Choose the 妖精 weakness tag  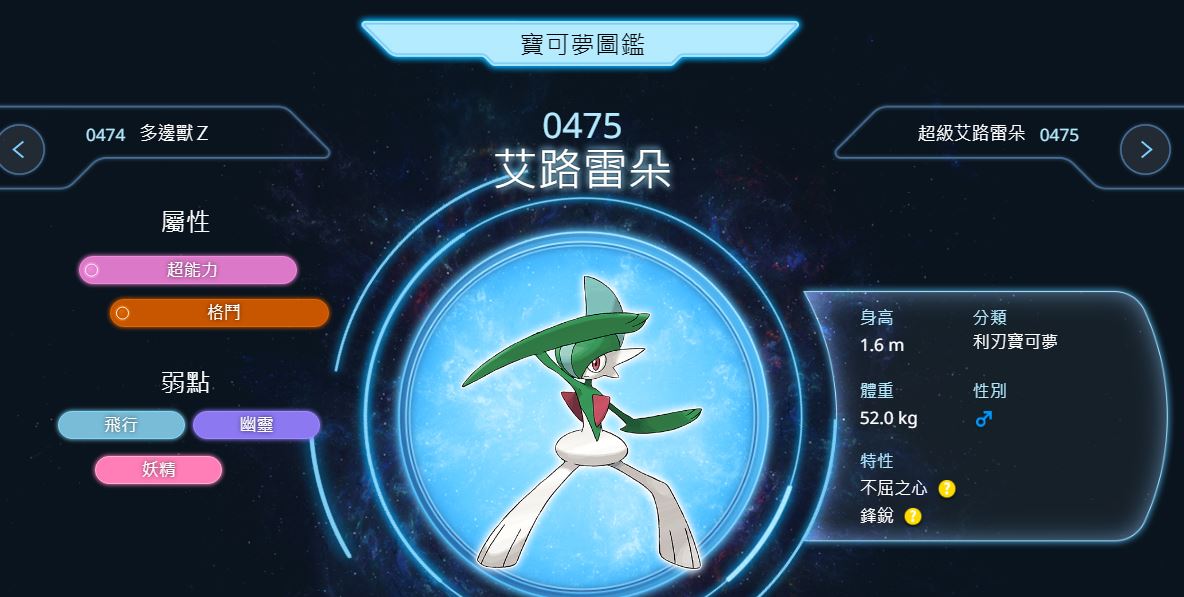(158, 469)
